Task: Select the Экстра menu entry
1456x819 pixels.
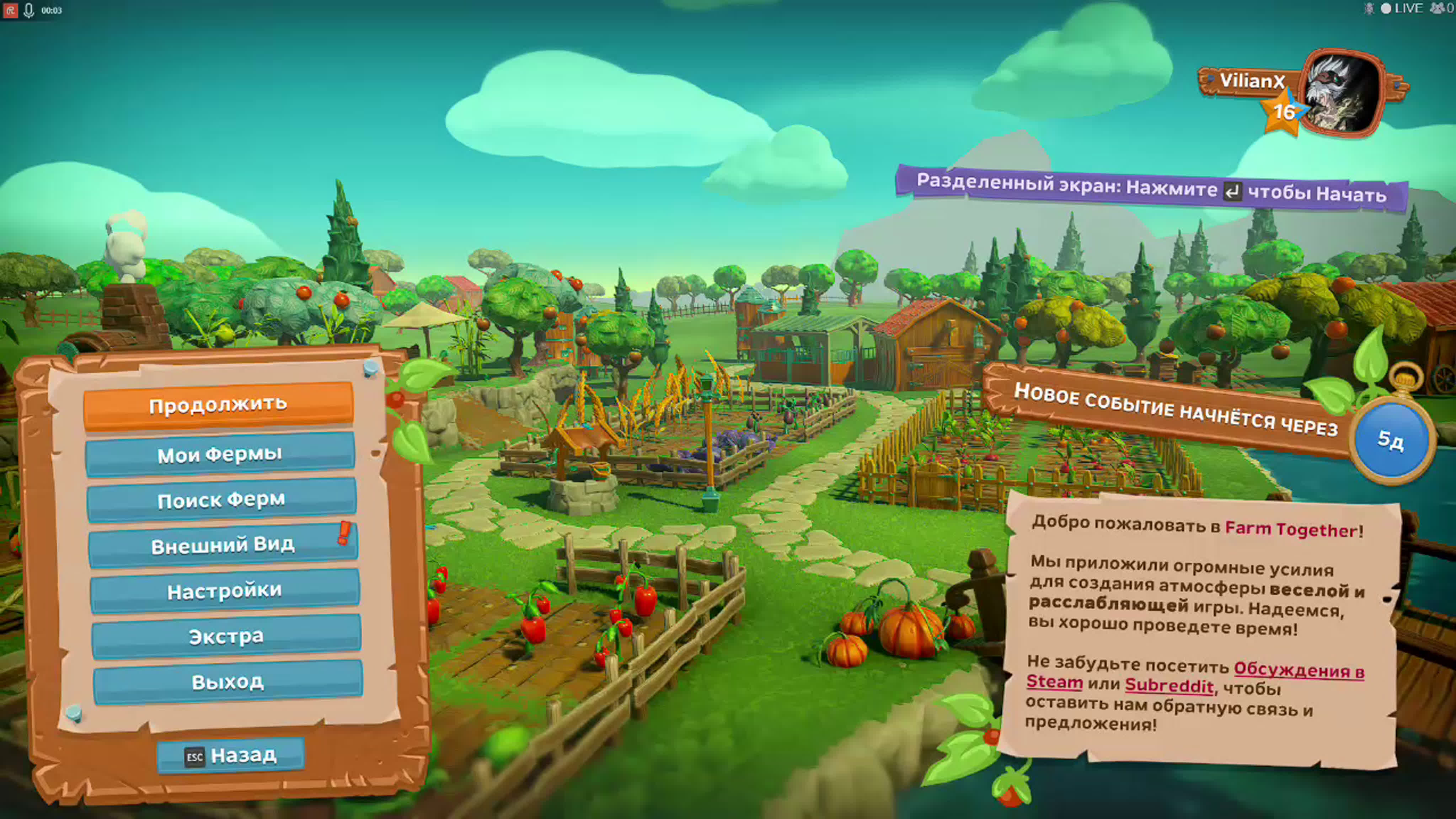Action: tap(226, 636)
